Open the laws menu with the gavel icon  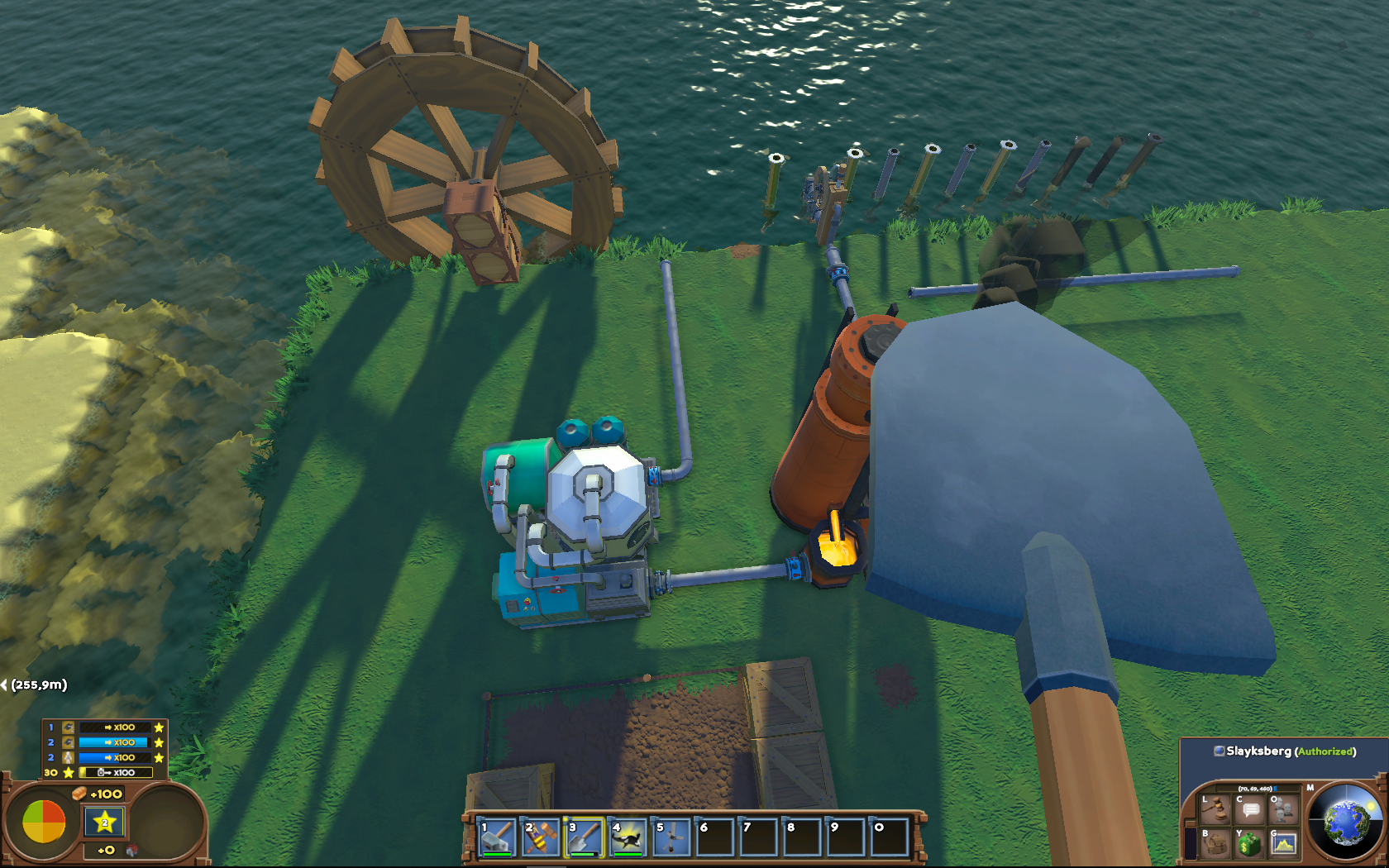pyautogui.click(x=1215, y=808)
